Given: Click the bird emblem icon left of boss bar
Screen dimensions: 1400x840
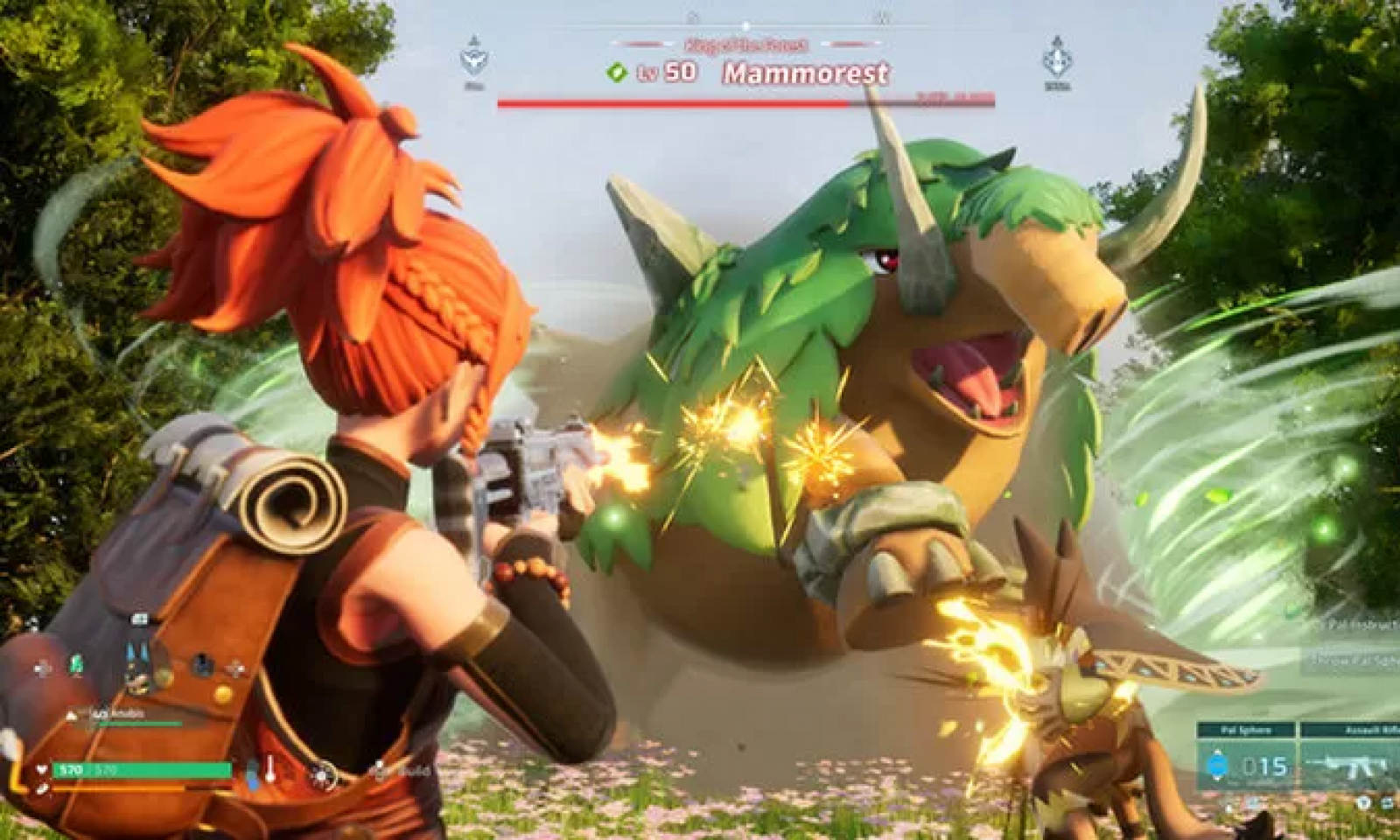Looking at the screenshot, I should tap(474, 59).
